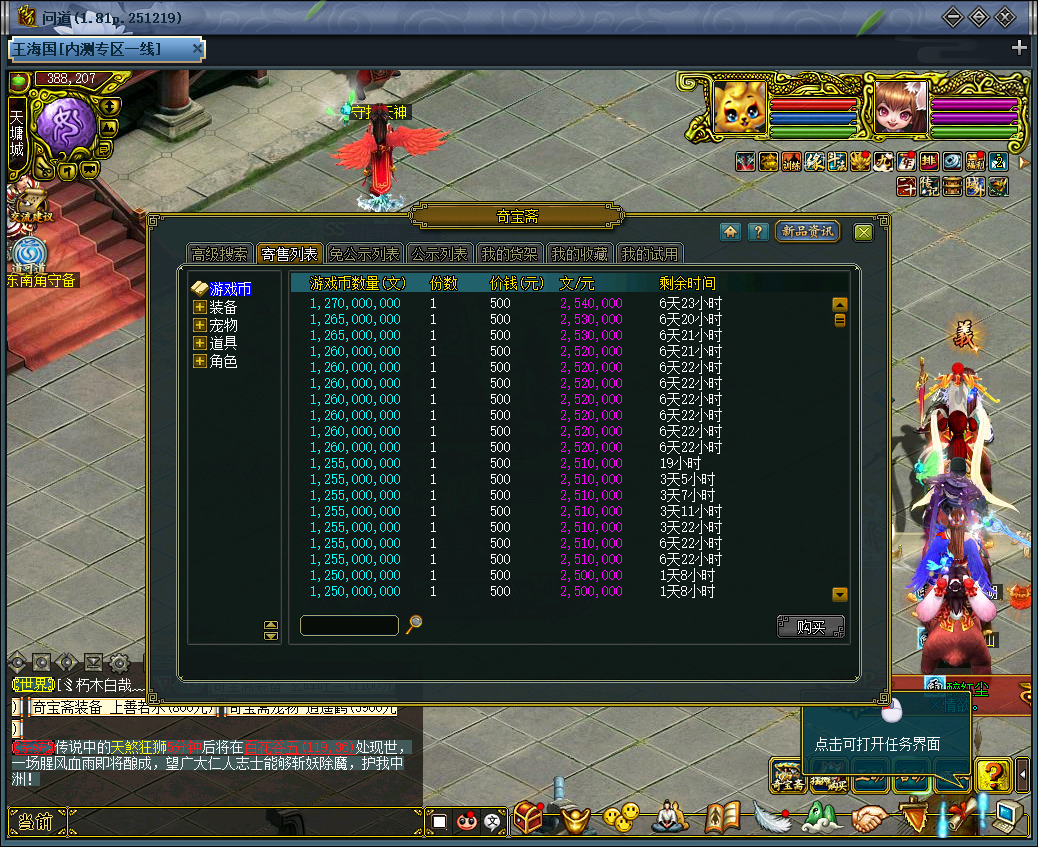Close the 王海国 server tab
1038x847 pixels.
click(x=198, y=48)
